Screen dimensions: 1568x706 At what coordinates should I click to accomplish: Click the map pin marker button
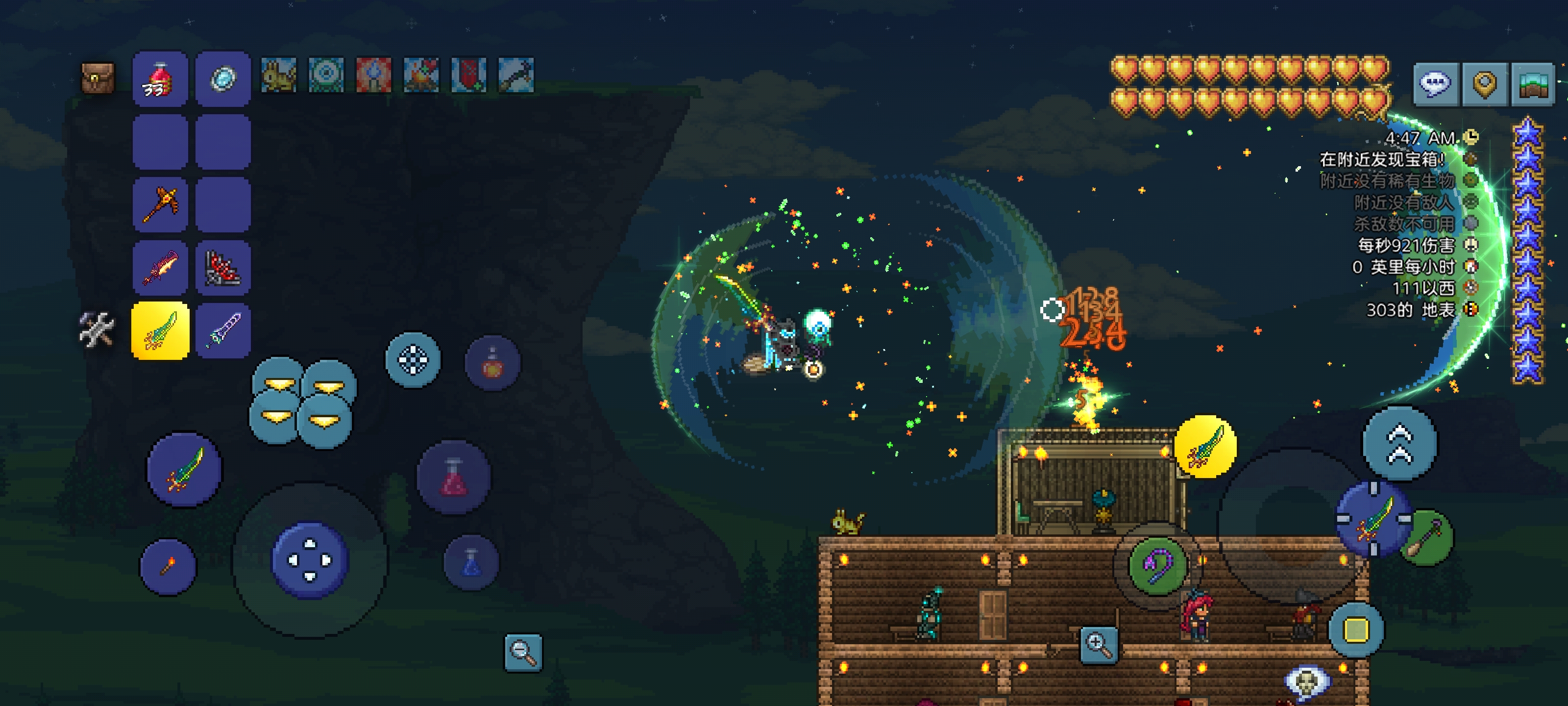point(1484,84)
